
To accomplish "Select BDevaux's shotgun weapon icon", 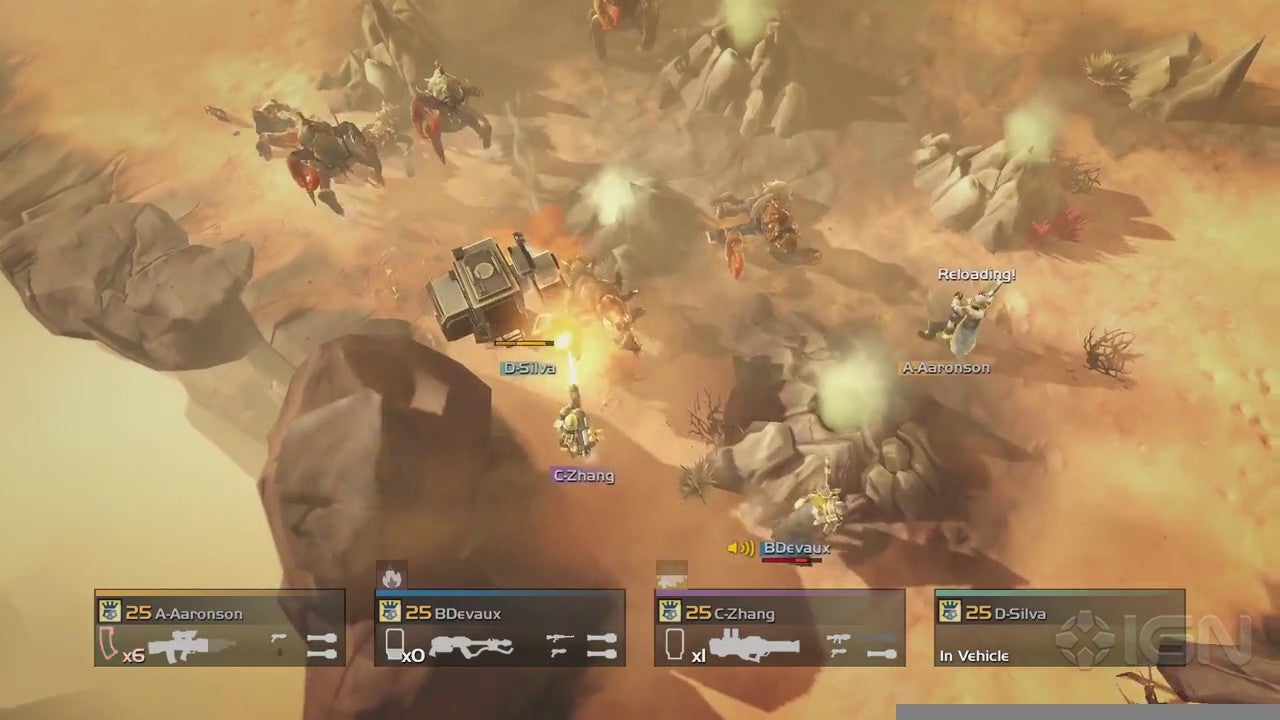I will pos(471,644).
